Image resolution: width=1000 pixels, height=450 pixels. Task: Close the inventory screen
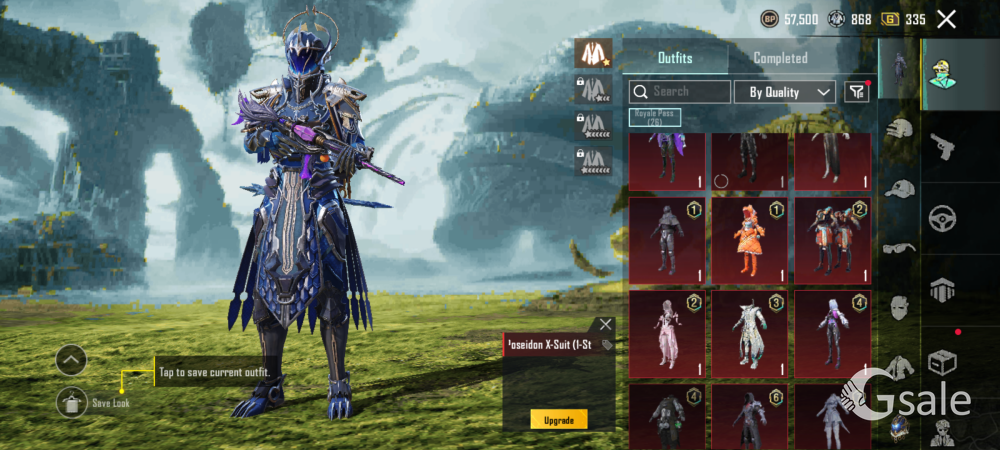coord(946,19)
